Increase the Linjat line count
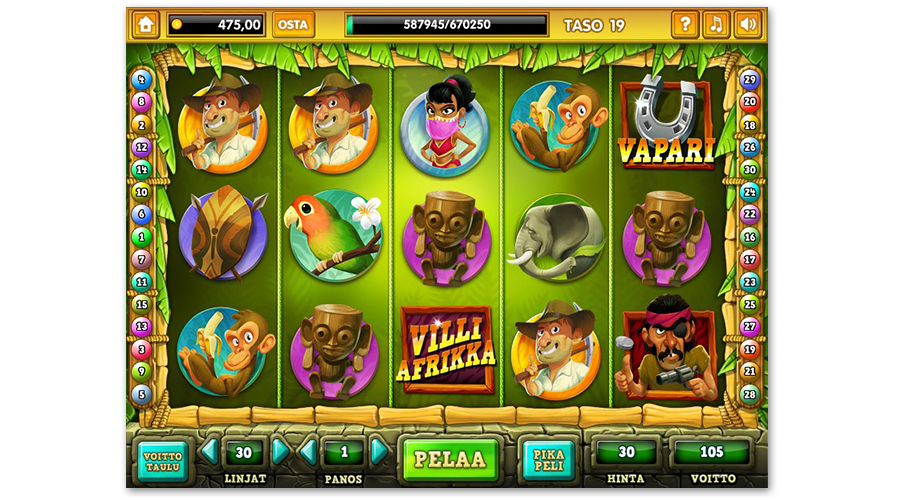Viewport: 900px width, 500px height. [281, 451]
